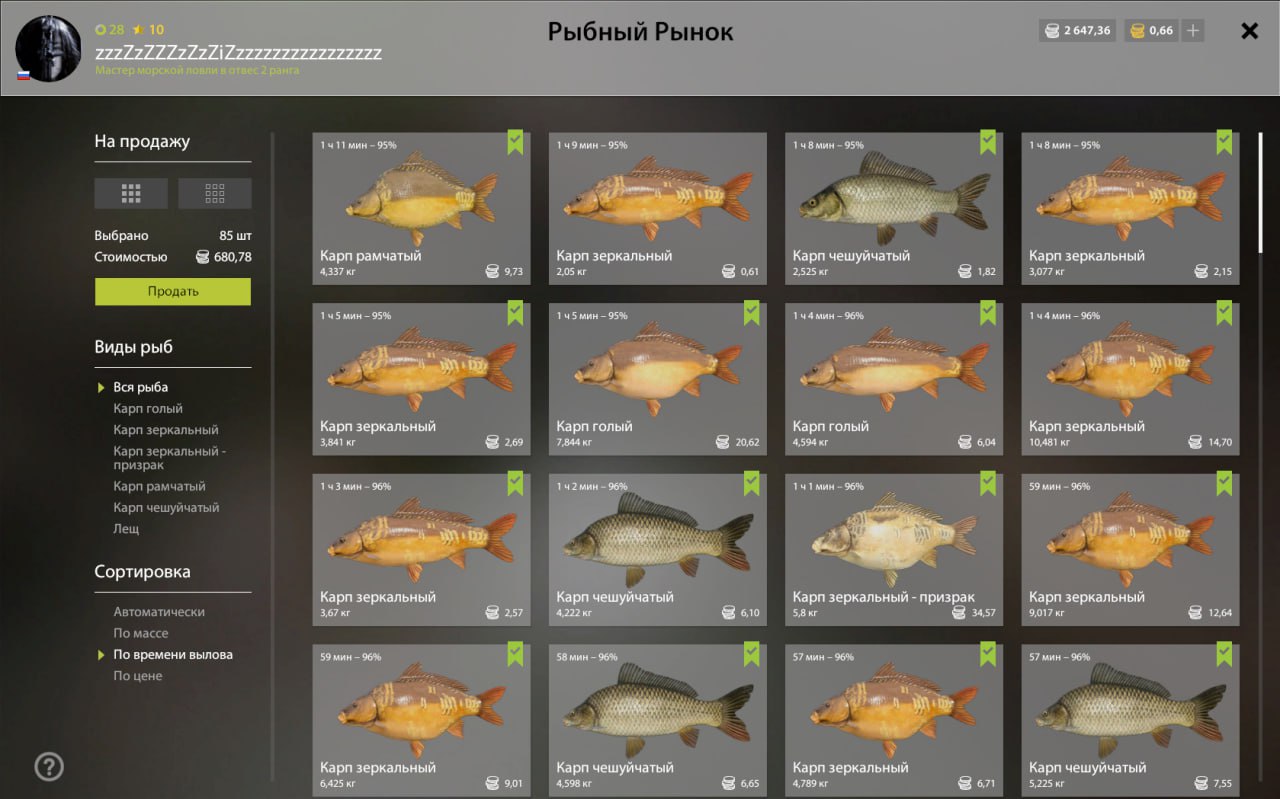Choose the Лещ fish filter
The image size is (1280, 799).
point(126,528)
